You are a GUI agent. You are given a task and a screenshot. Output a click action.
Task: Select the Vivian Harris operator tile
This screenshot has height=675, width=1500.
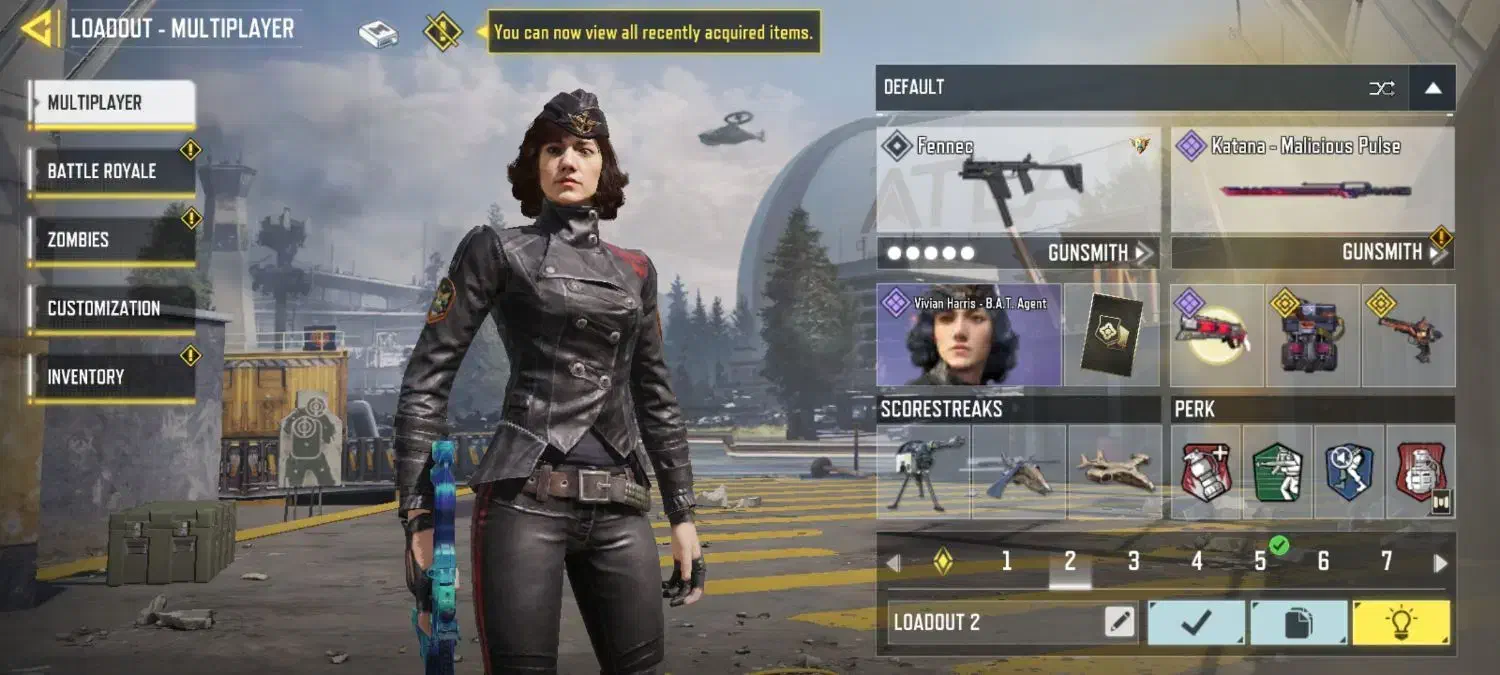[968, 335]
